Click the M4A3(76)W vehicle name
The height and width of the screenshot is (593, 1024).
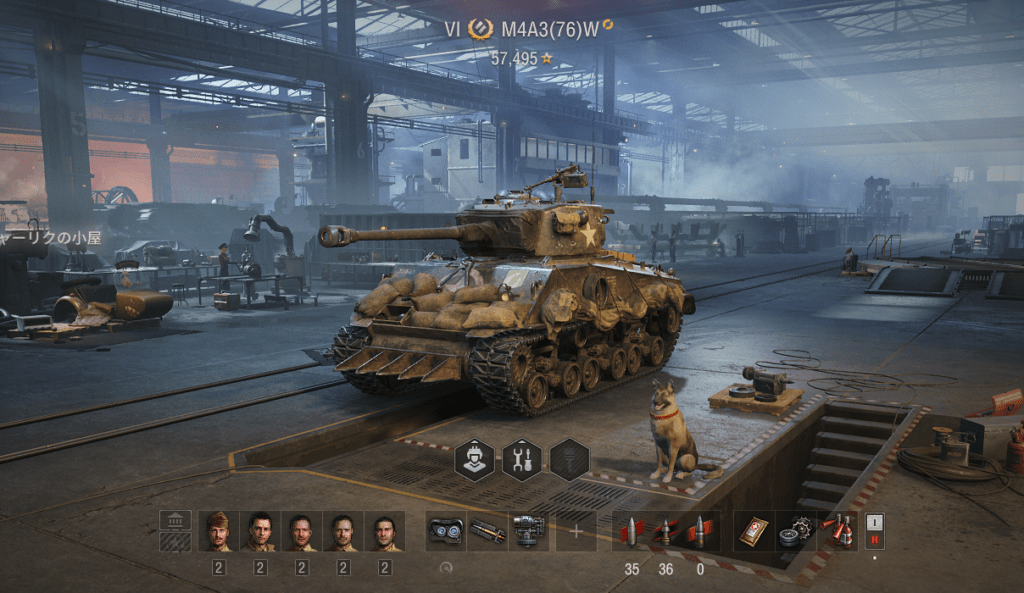[x=549, y=29]
